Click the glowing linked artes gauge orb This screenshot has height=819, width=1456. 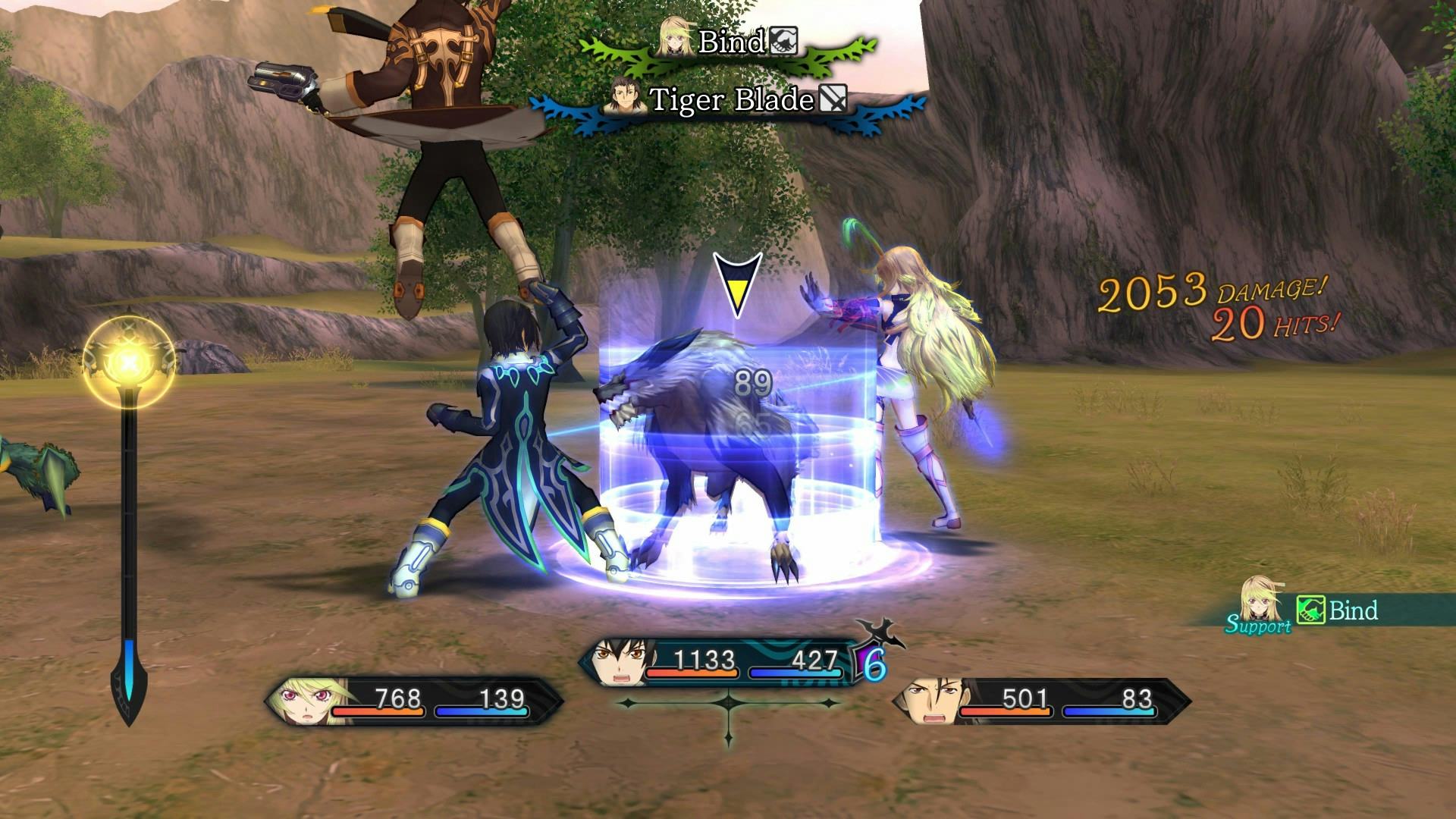click(x=129, y=363)
